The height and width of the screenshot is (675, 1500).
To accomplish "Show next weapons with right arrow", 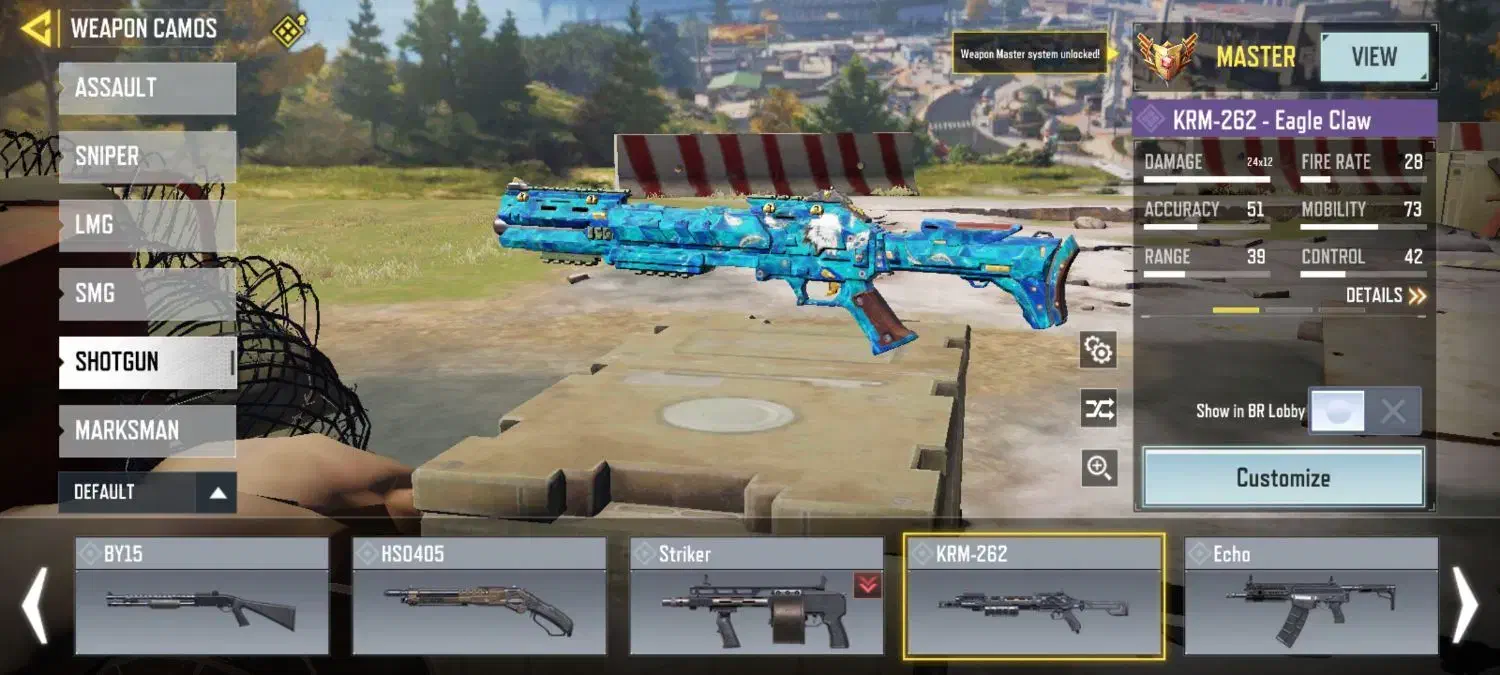I will (1464, 605).
